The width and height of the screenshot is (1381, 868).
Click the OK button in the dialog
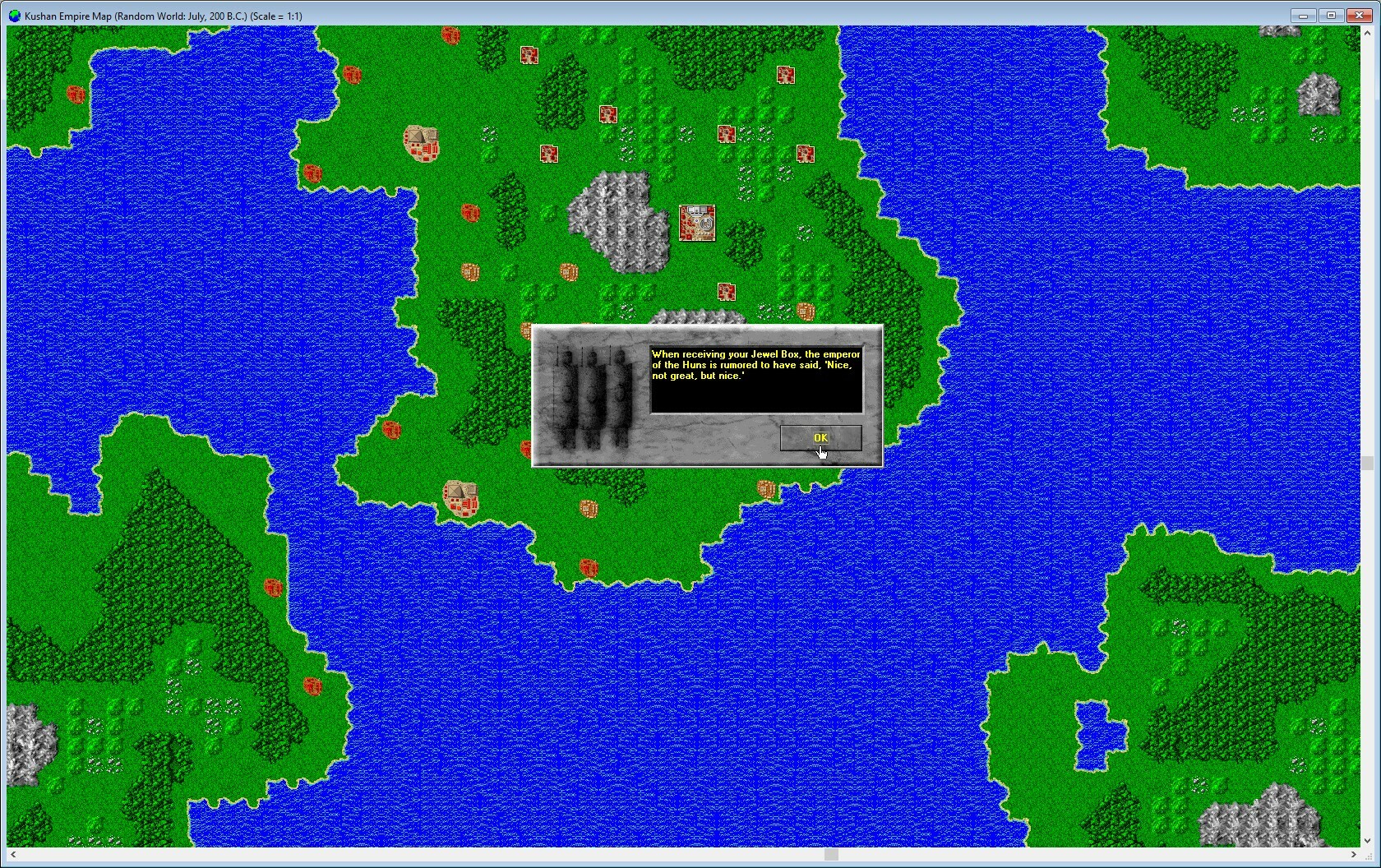[820, 437]
